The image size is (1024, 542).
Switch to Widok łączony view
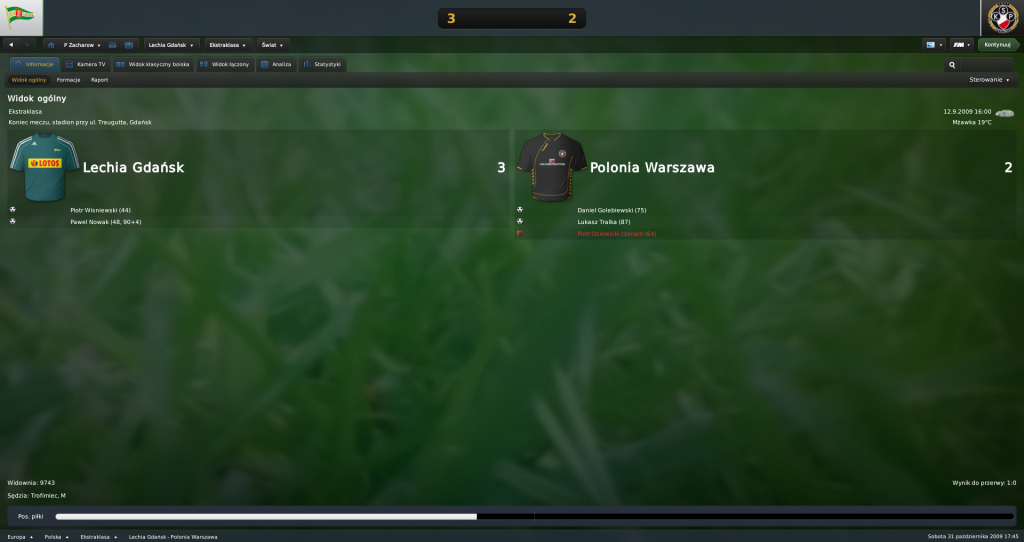[x=224, y=64]
